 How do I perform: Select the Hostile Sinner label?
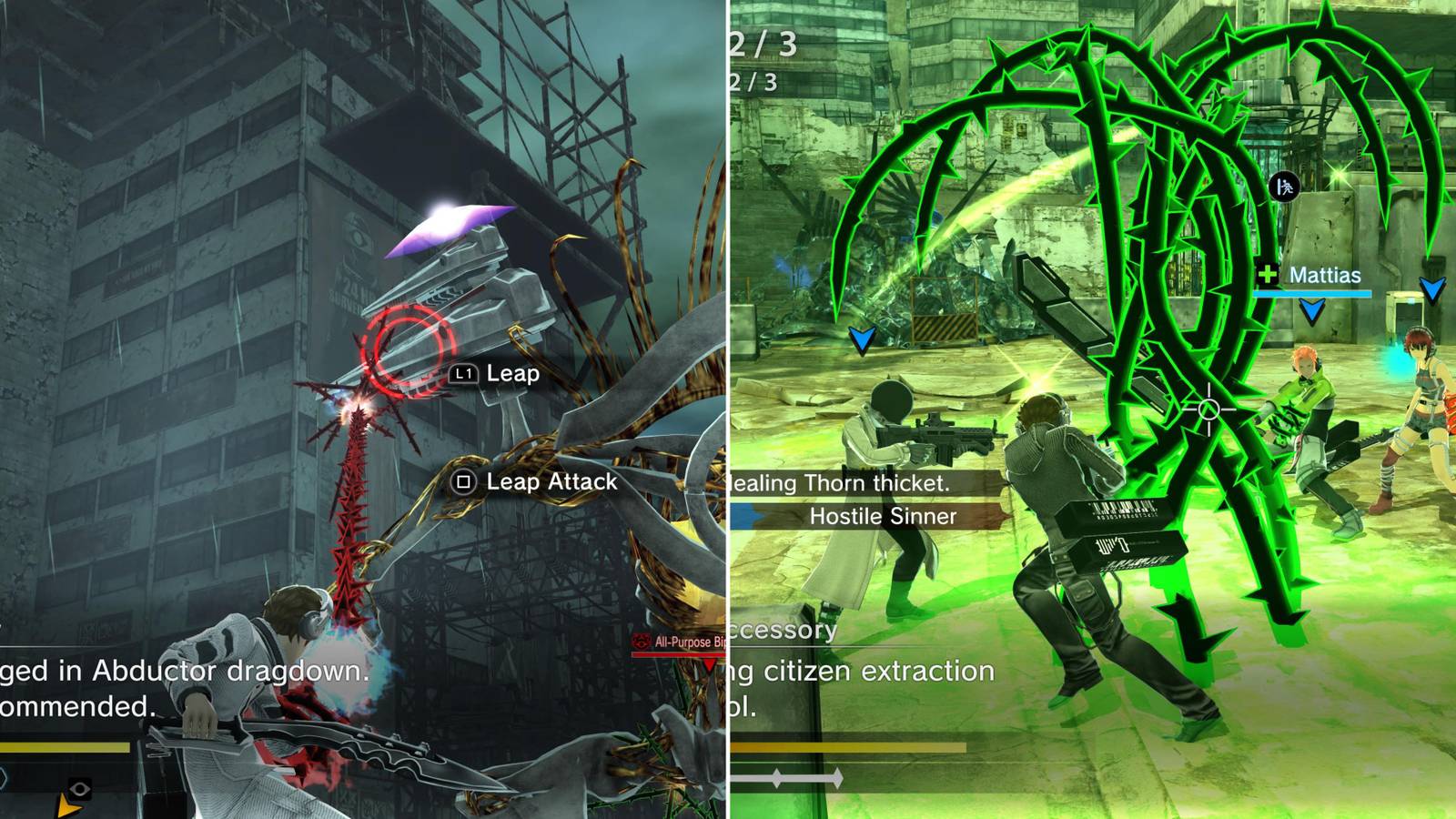pyautogui.click(x=881, y=517)
